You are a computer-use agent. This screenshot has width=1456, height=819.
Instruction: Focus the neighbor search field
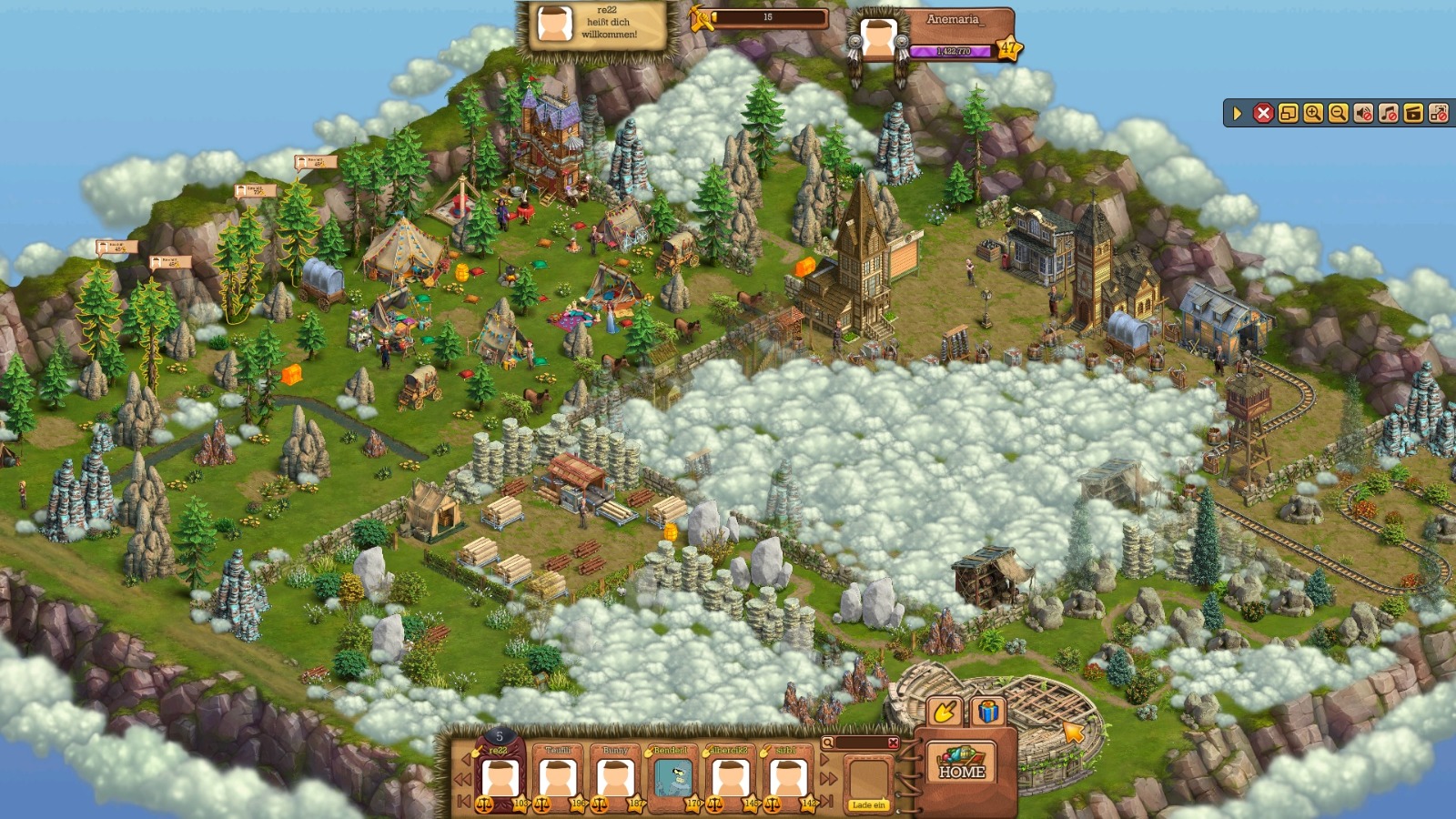[x=860, y=743]
